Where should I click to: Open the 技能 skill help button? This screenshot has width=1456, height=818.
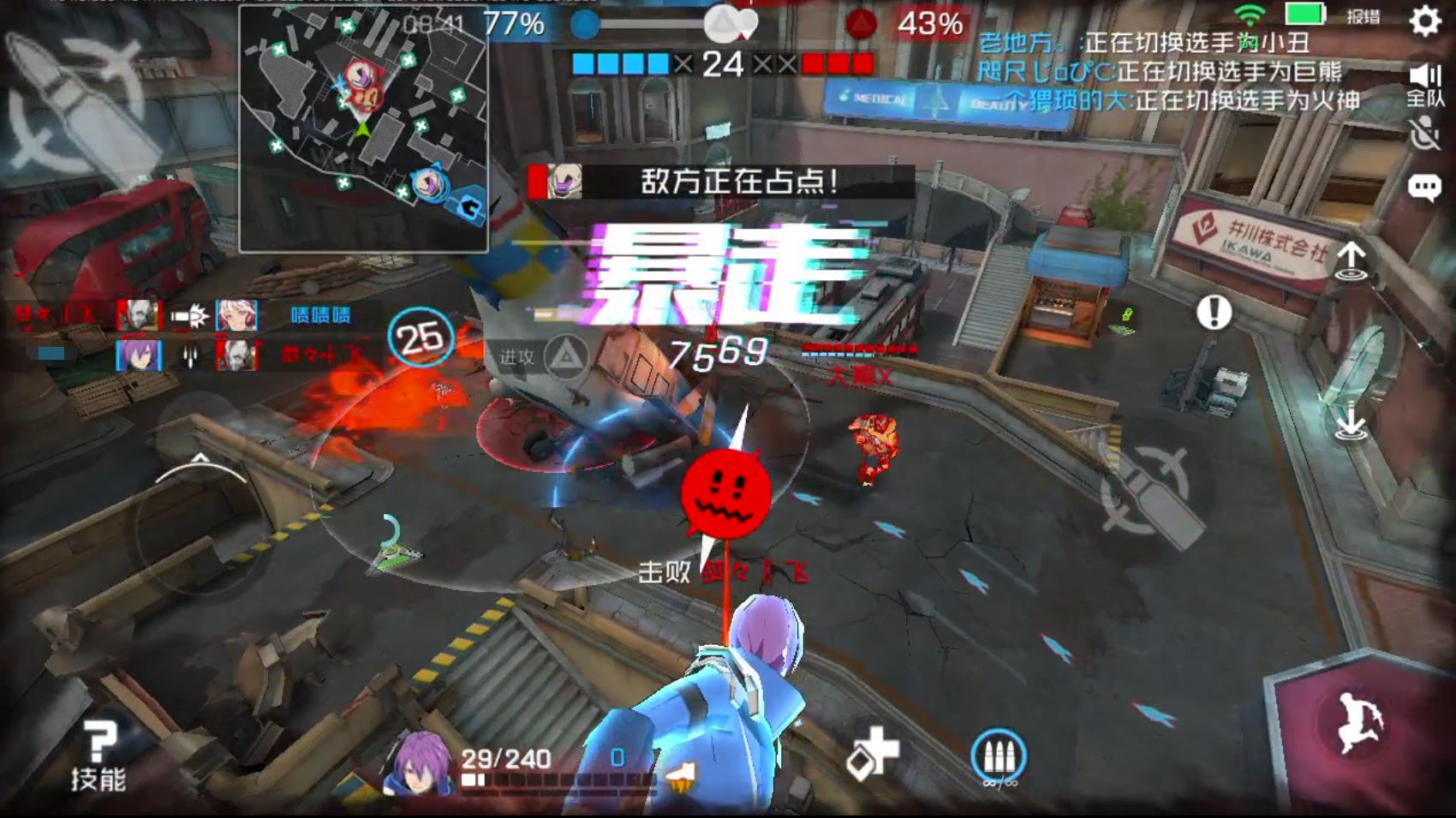click(x=98, y=755)
